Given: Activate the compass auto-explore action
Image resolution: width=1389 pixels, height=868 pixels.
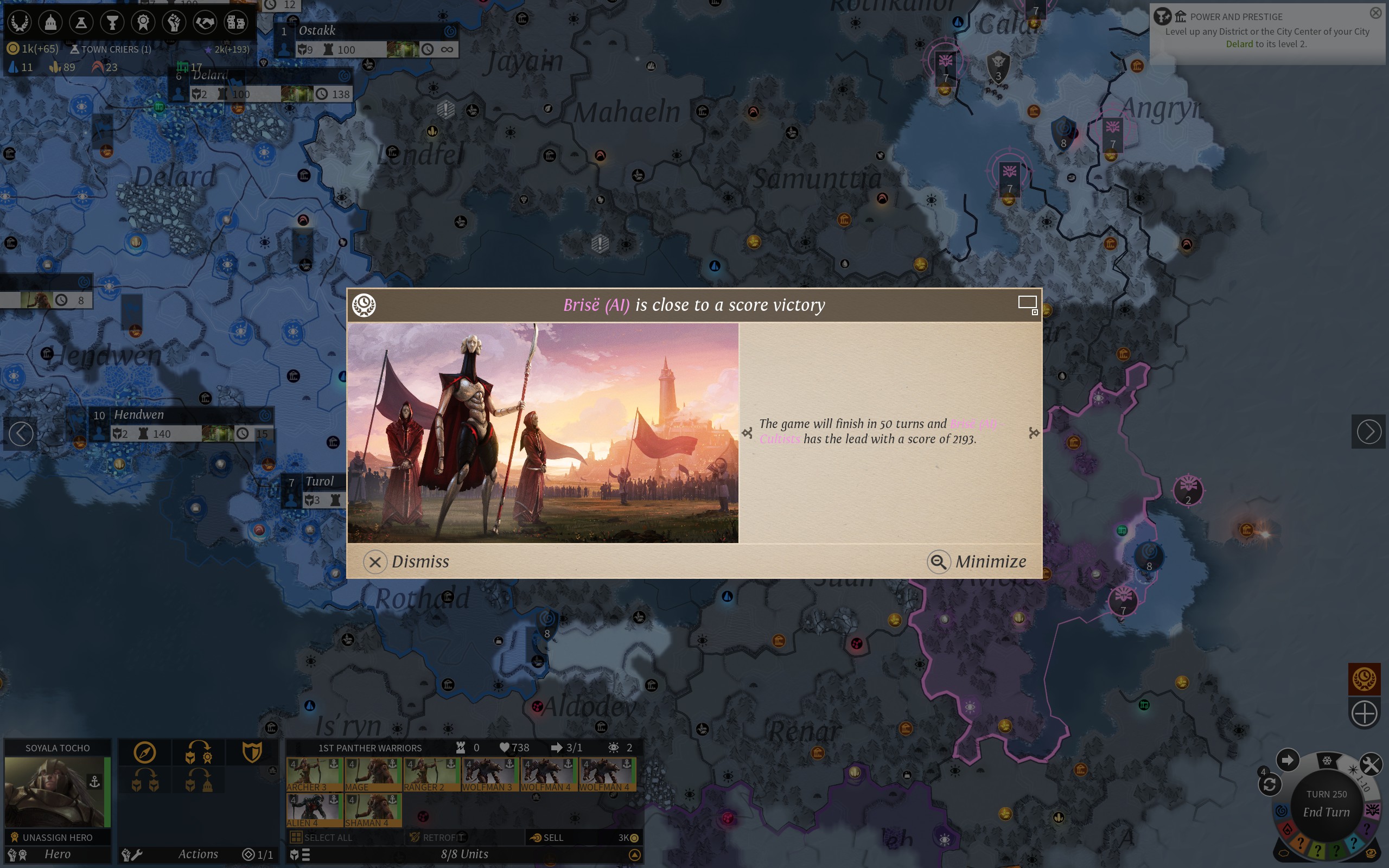Looking at the screenshot, I should [x=145, y=752].
